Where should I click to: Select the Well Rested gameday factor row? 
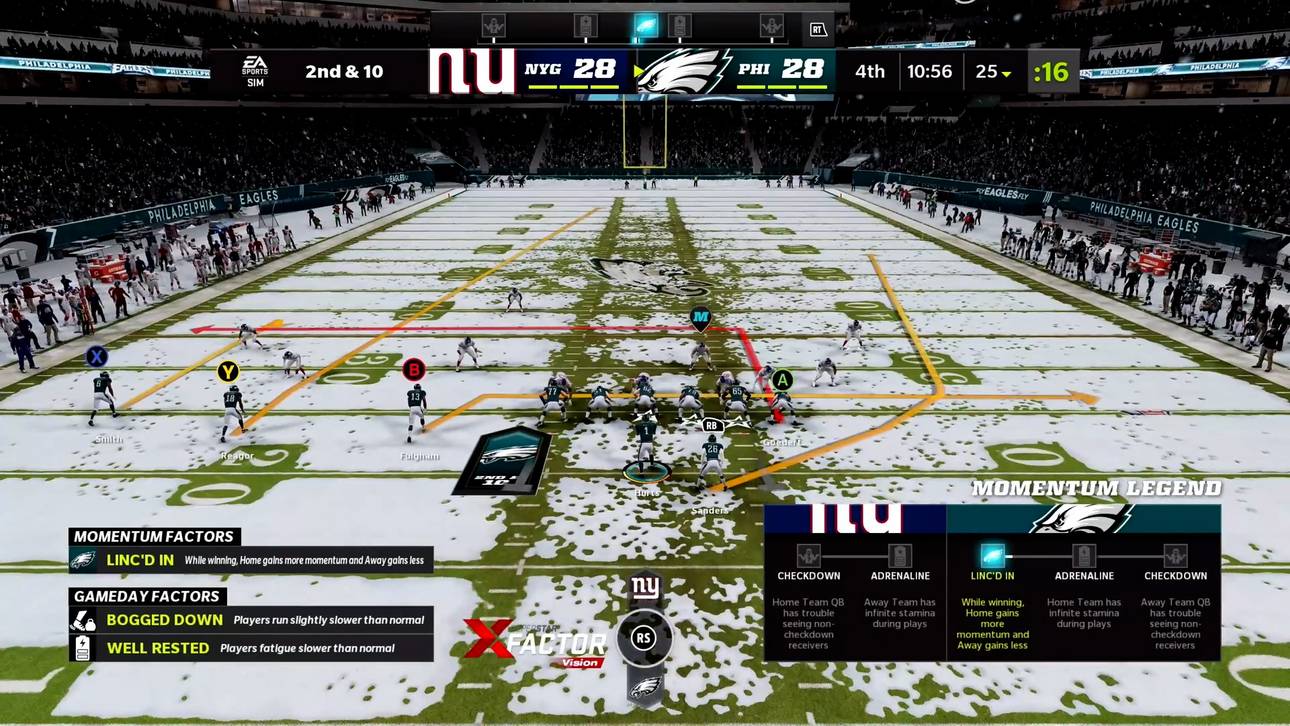pos(250,648)
